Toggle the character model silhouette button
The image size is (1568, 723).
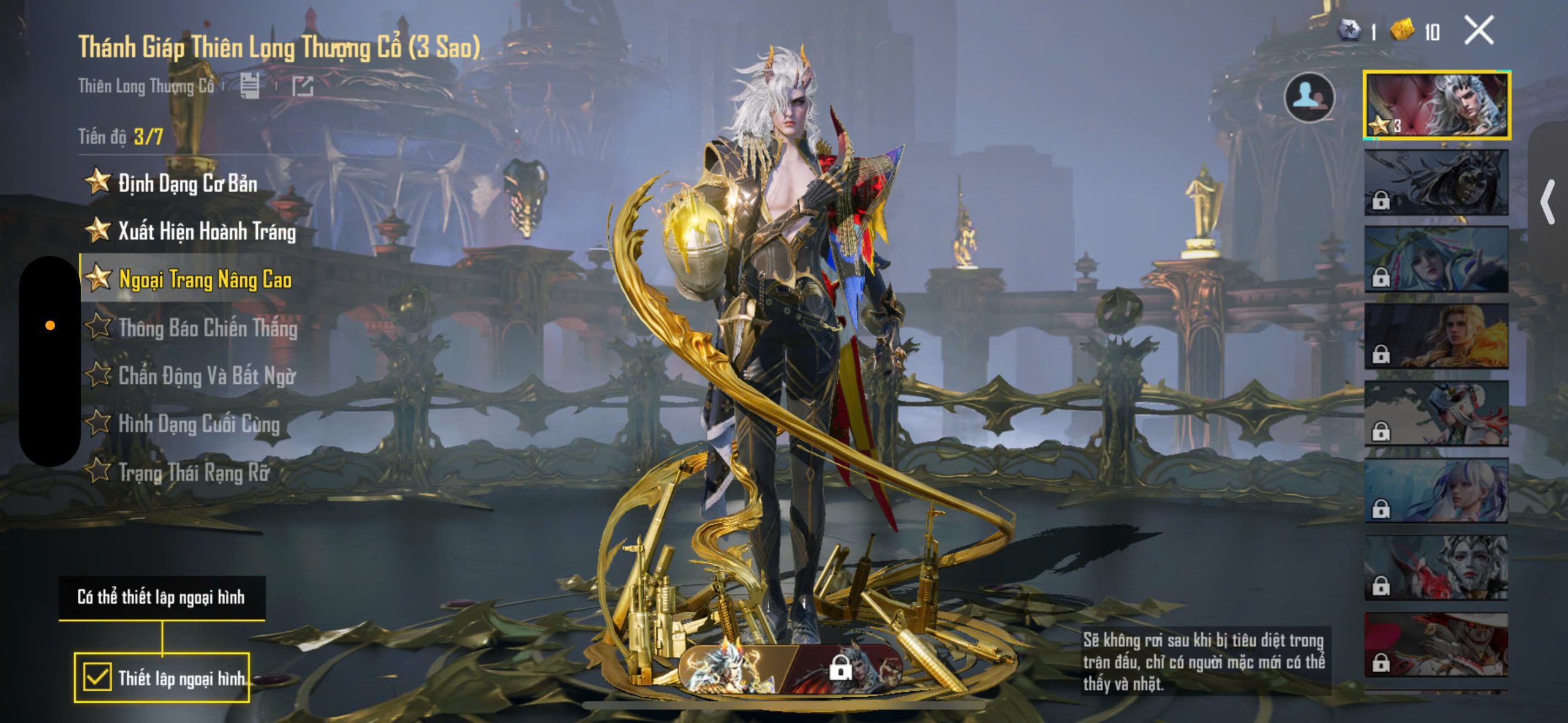coord(1309,97)
